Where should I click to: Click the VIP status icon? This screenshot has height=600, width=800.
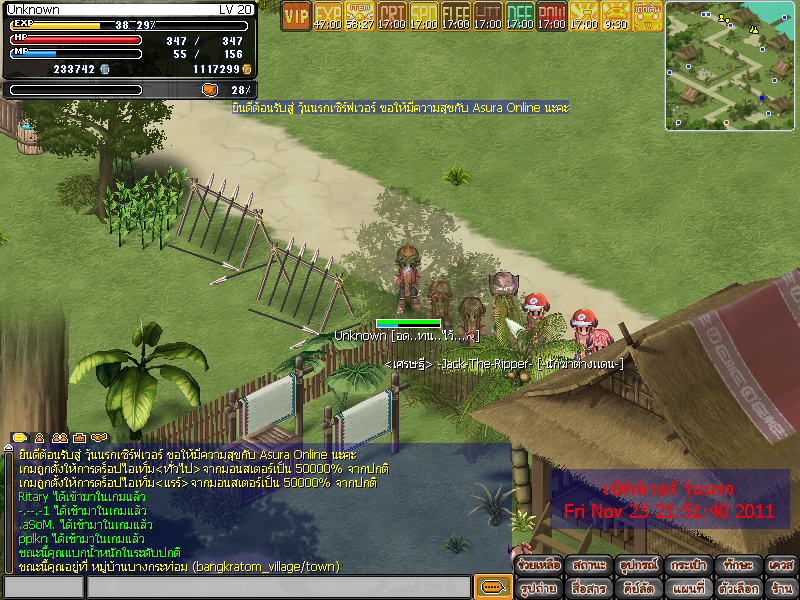295,15
